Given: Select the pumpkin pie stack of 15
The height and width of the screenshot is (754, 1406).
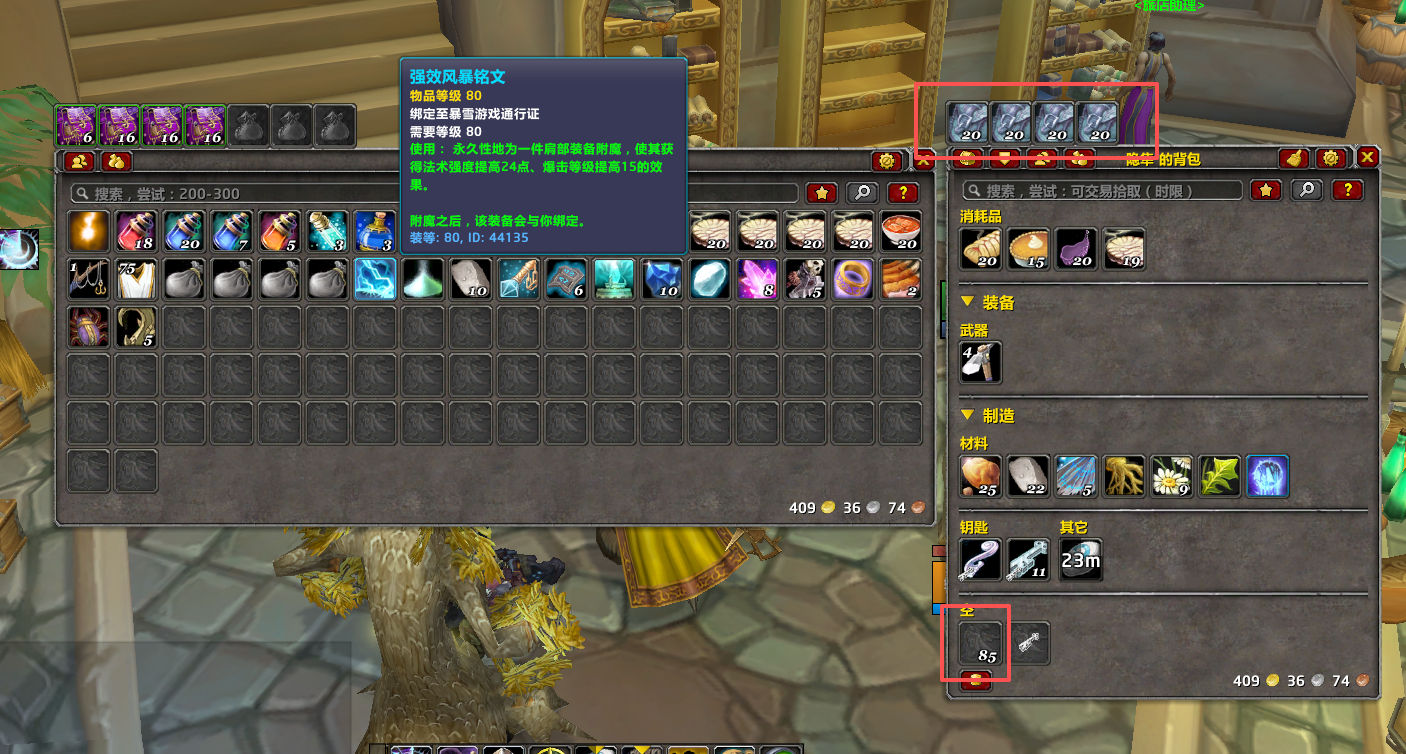Looking at the screenshot, I should point(1029,249).
